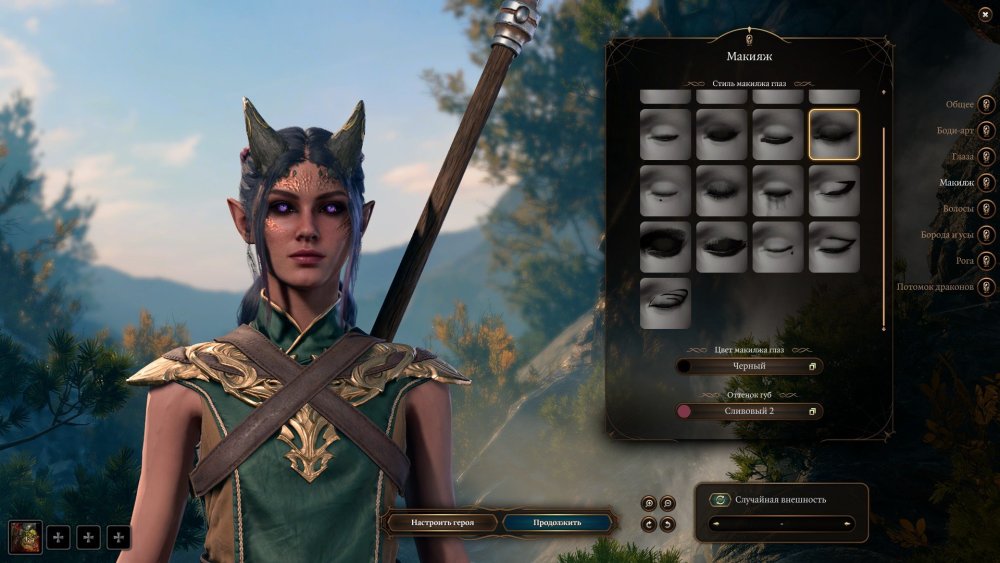Choose the heavy black smoky eye style

pyautogui.click(x=665, y=247)
